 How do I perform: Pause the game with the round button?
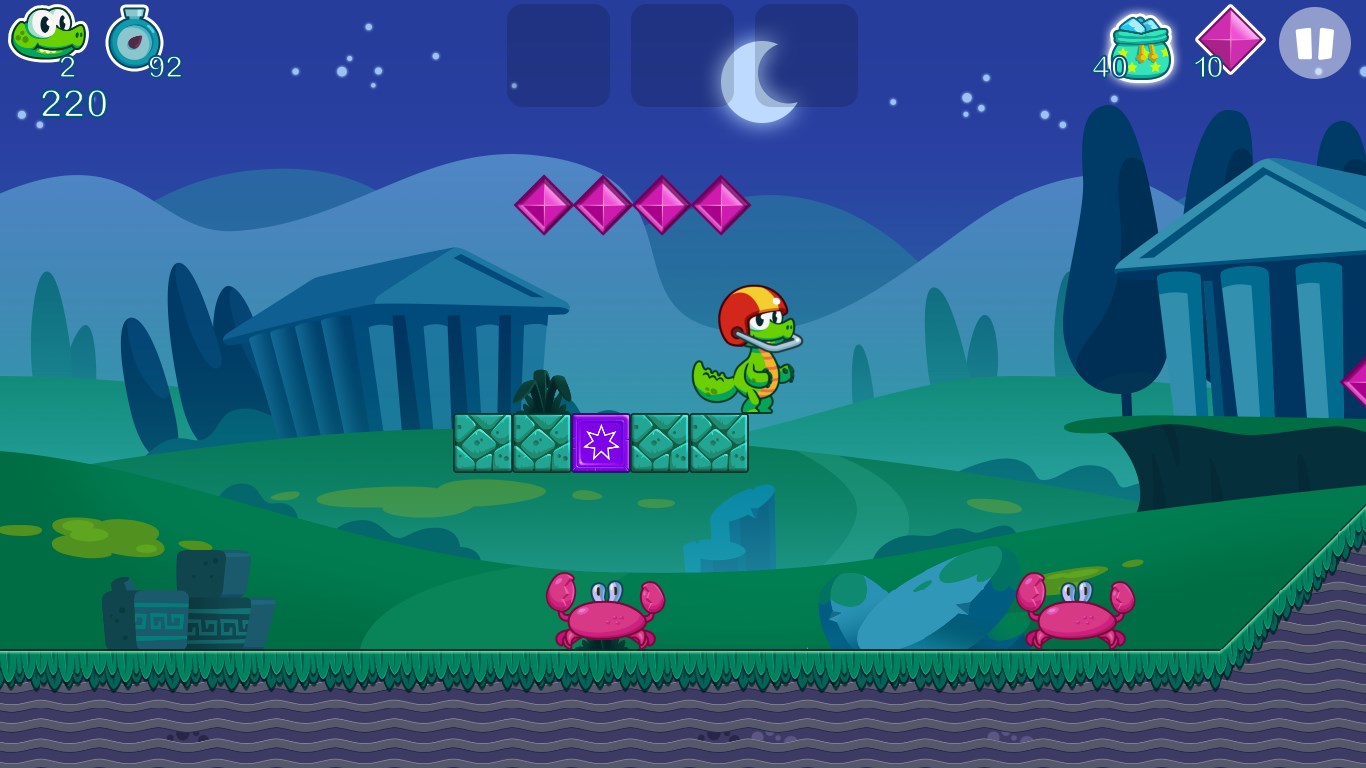tap(1314, 43)
